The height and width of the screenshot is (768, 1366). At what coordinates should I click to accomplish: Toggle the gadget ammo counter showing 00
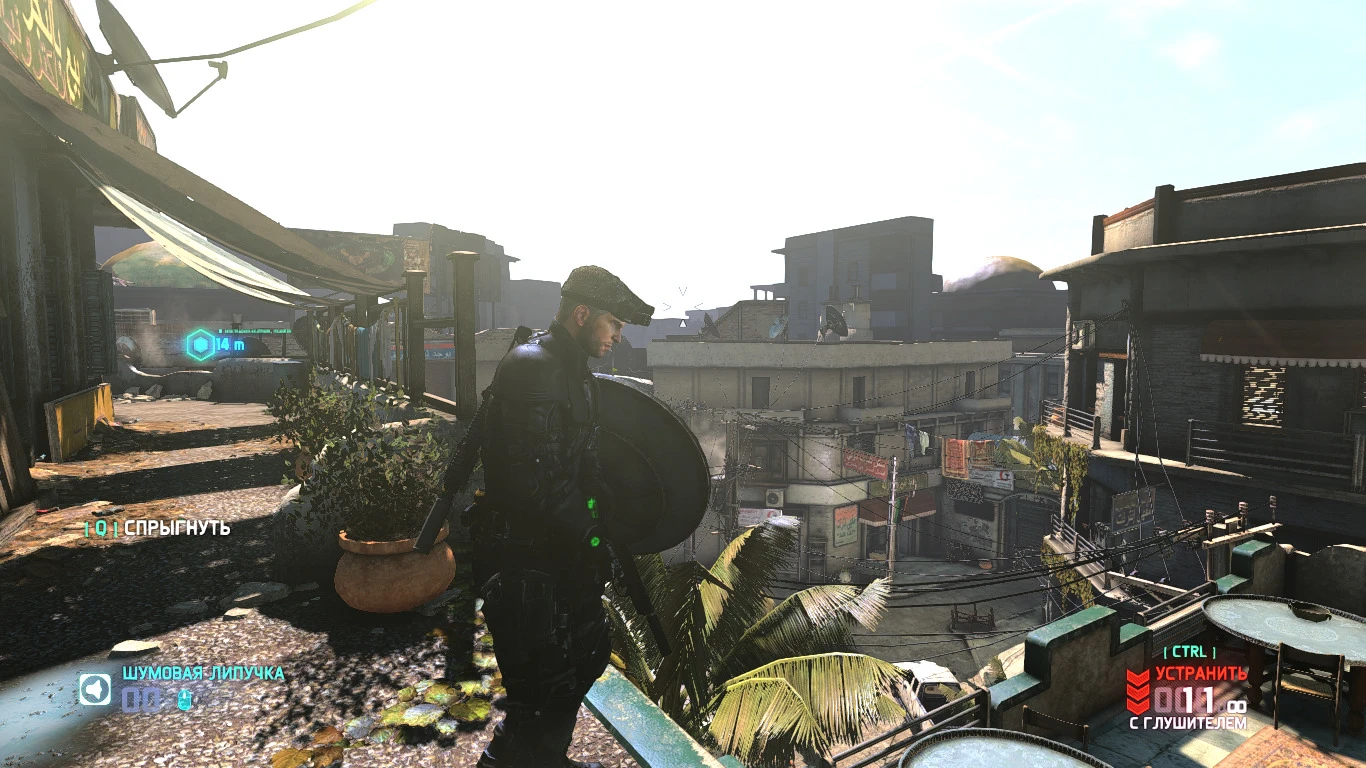pyautogui.click(x=141, y=699)
